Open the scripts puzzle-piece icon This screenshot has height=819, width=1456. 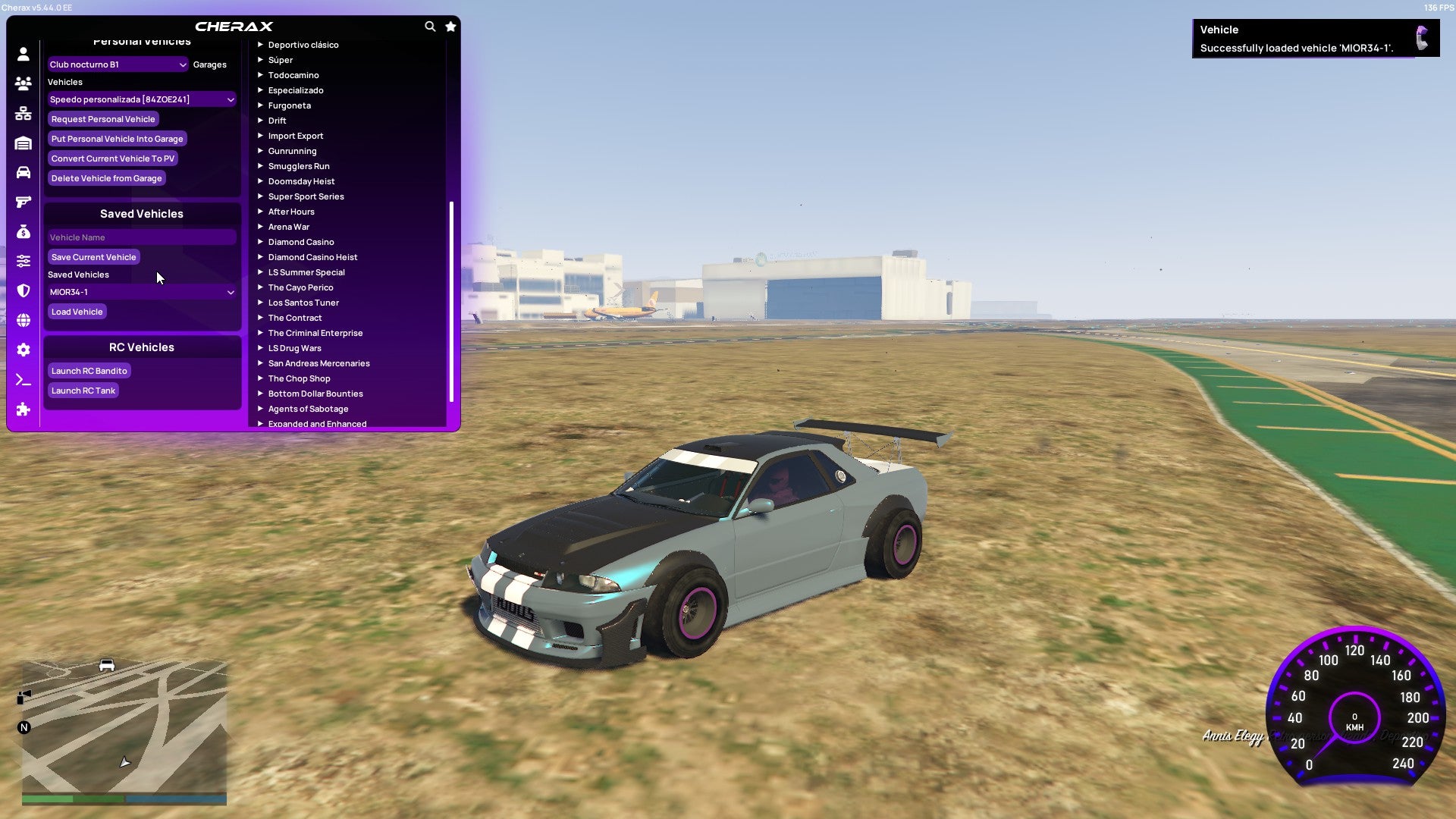pos(23,409)
